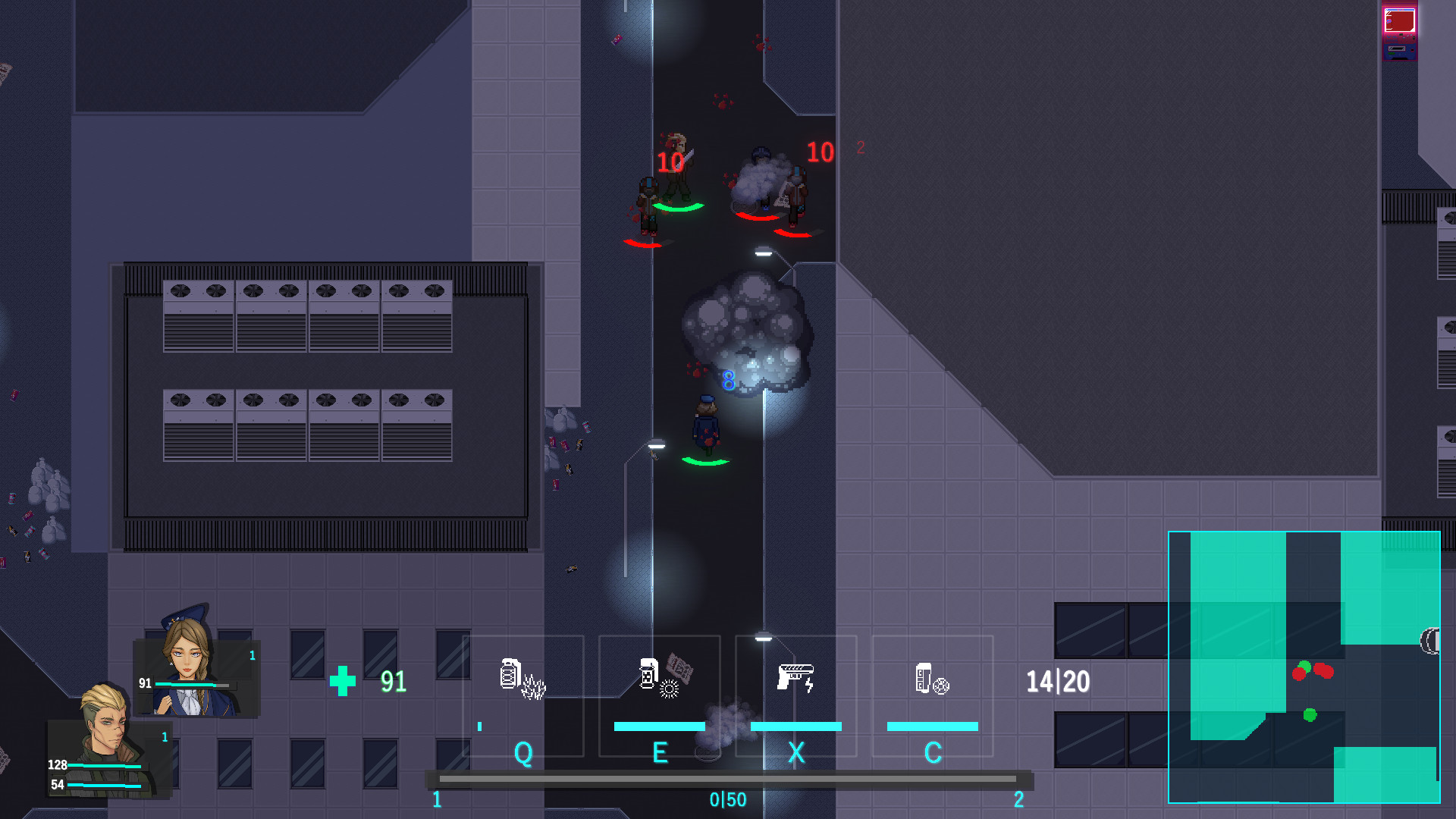Click the 14|20 ammo counter

tap(1057, 681)
